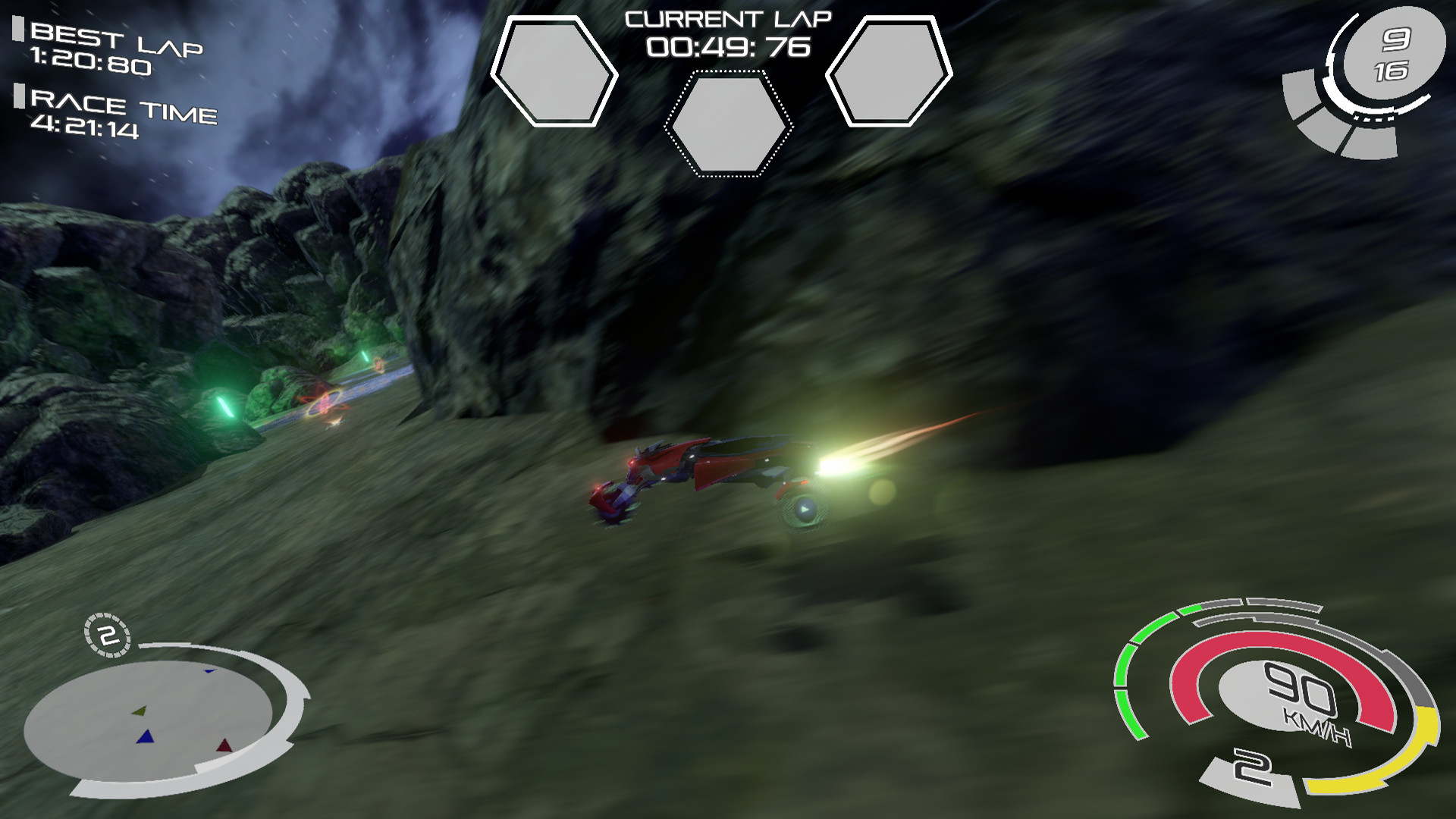Select the dotted-outline hexagon power-up slot
This screenshot has height=819, width=1456.
(x=729, y=124)
